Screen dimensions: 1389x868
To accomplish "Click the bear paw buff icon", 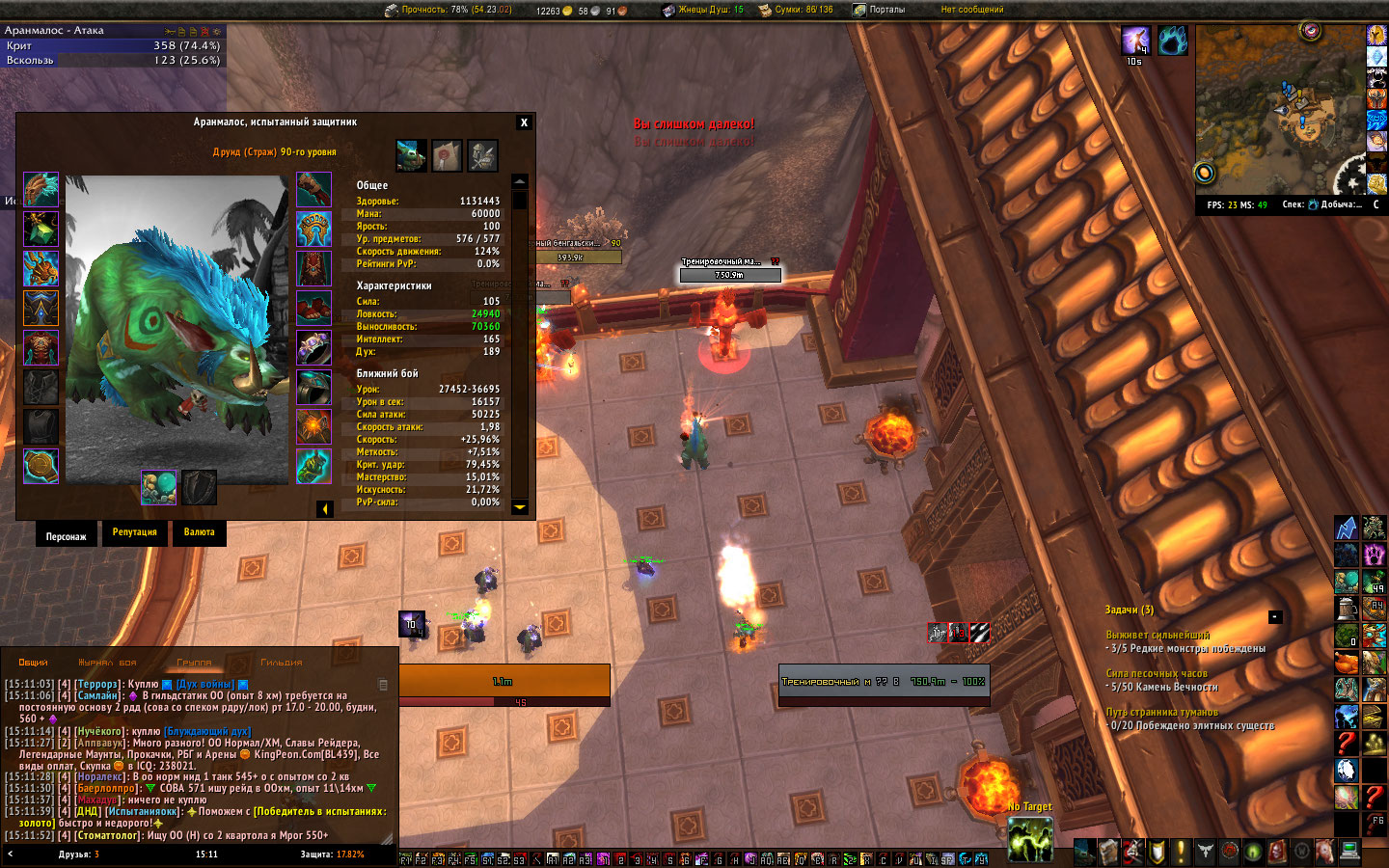I will pyautogui.click(x=1172, y=41).
